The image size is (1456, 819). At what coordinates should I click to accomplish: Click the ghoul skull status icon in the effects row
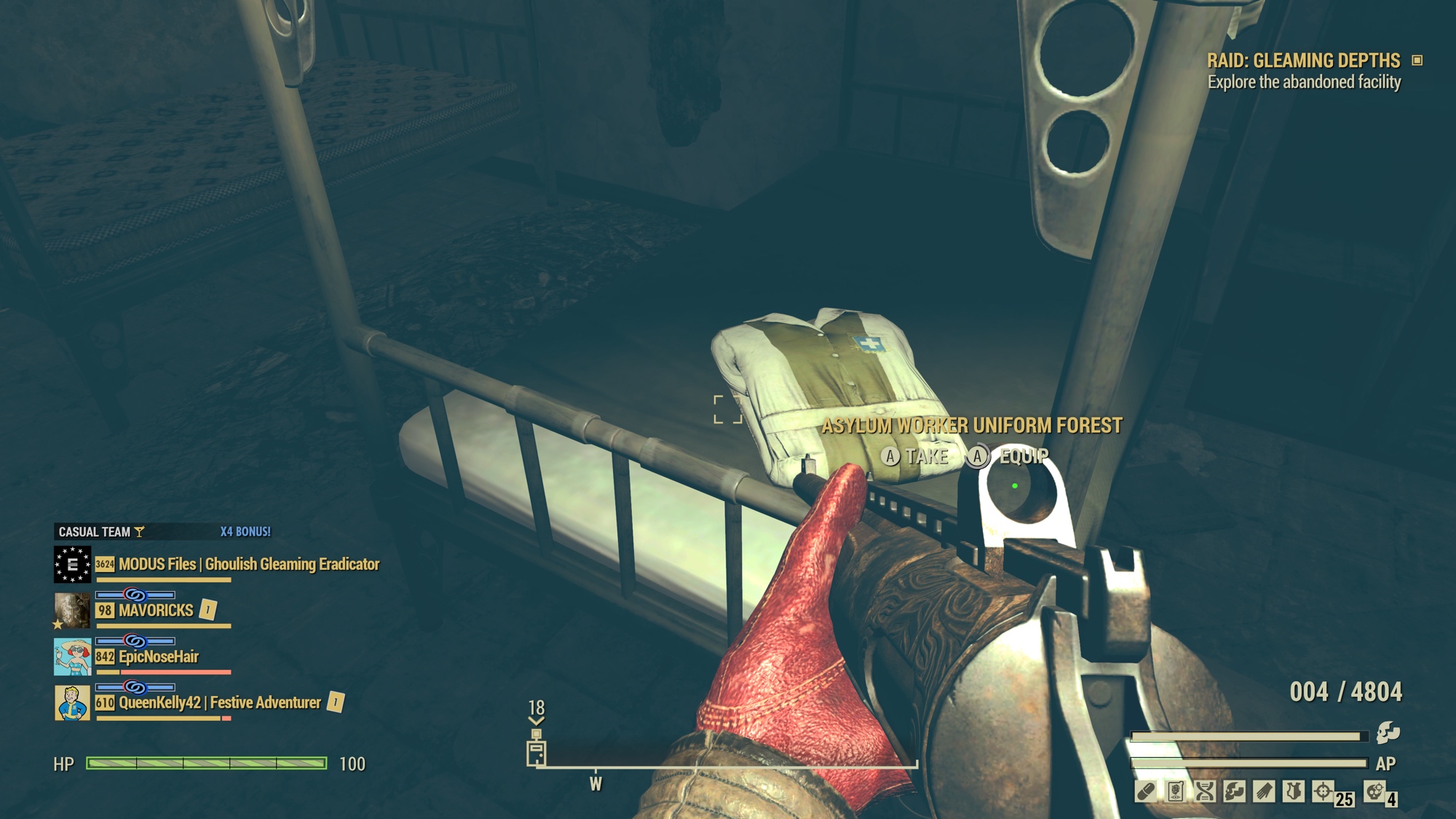(1234, 791)
